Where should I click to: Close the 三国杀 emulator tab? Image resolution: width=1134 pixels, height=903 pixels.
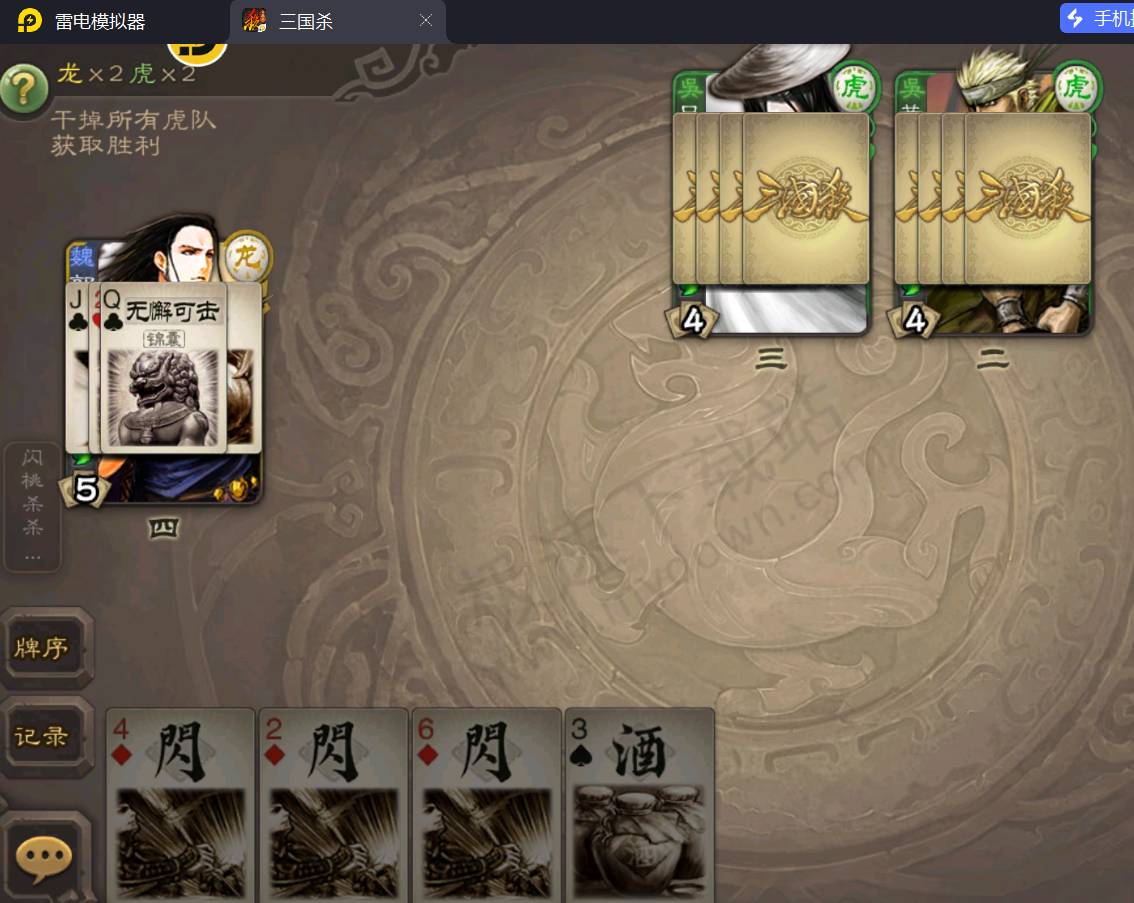click(426, 21)
